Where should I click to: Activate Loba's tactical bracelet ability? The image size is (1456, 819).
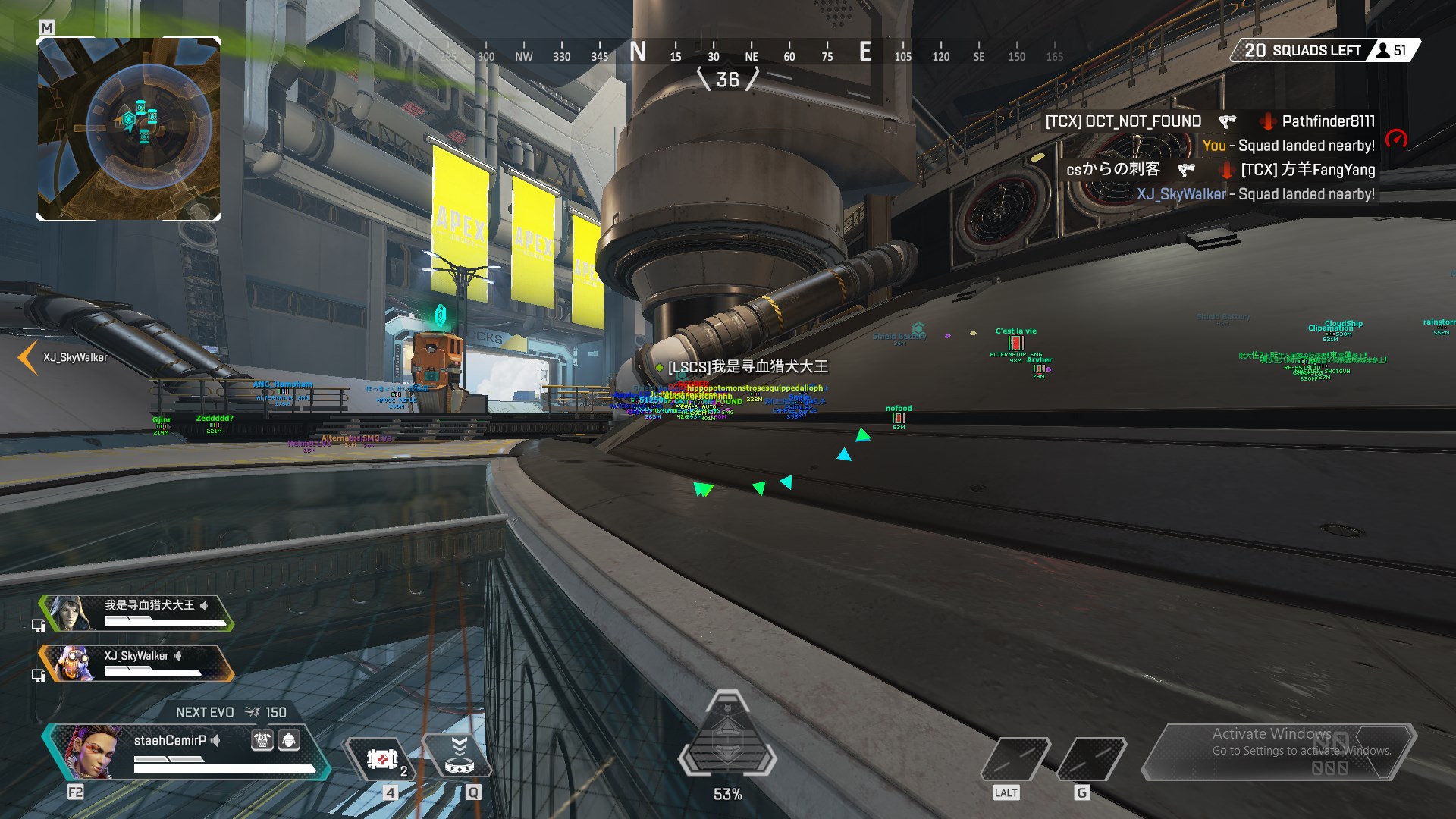[458, 755]
